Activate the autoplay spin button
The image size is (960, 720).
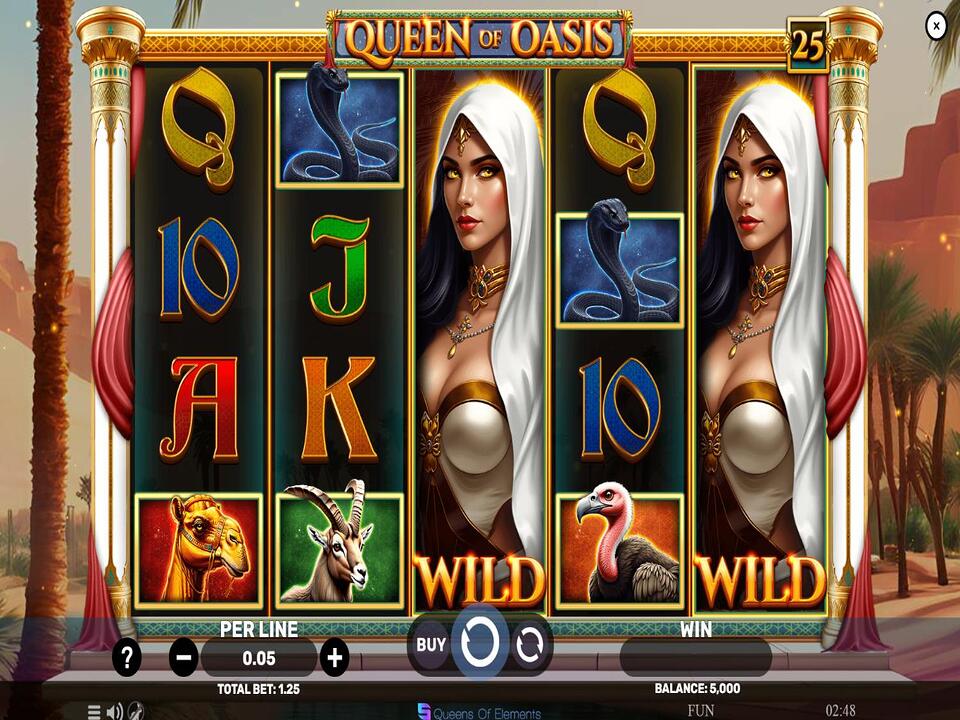click(x=529, y=645)
